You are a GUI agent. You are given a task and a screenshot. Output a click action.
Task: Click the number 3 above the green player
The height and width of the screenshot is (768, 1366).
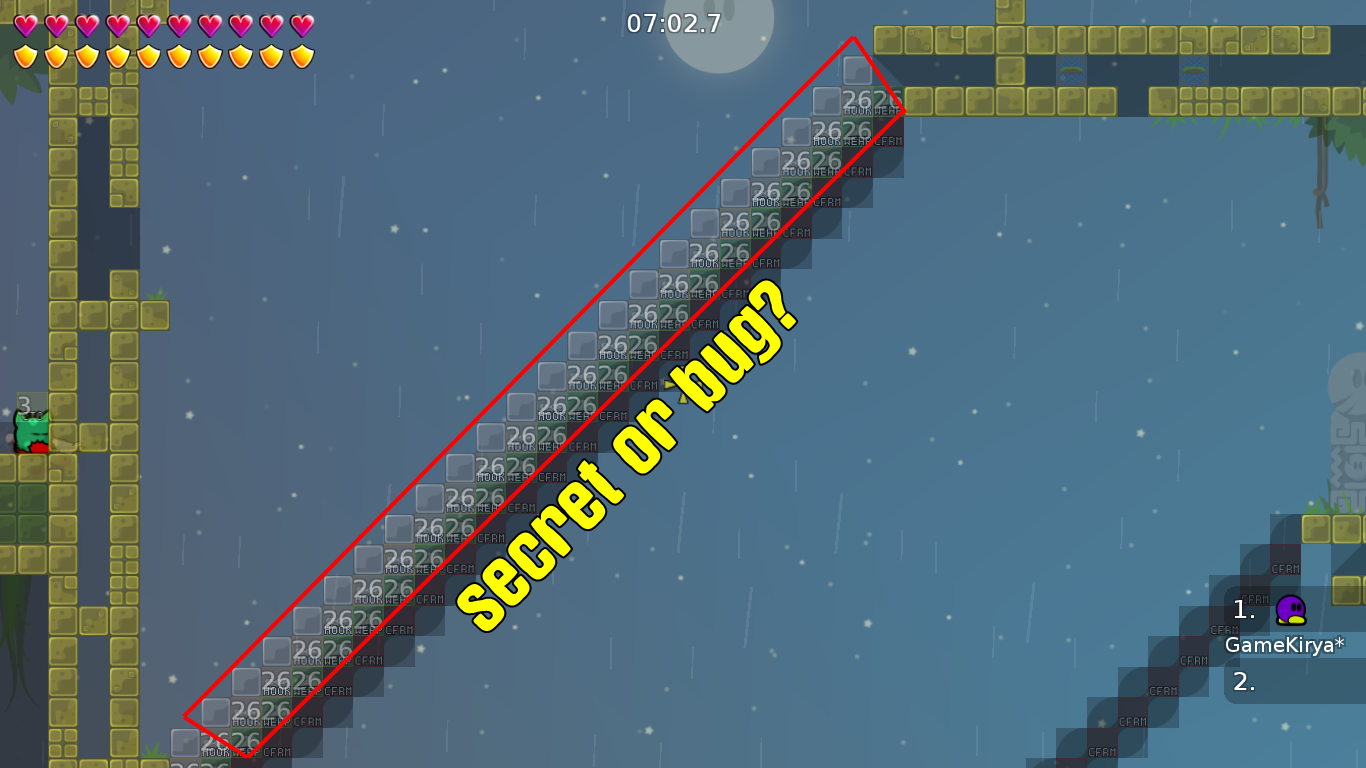(23, 404)
